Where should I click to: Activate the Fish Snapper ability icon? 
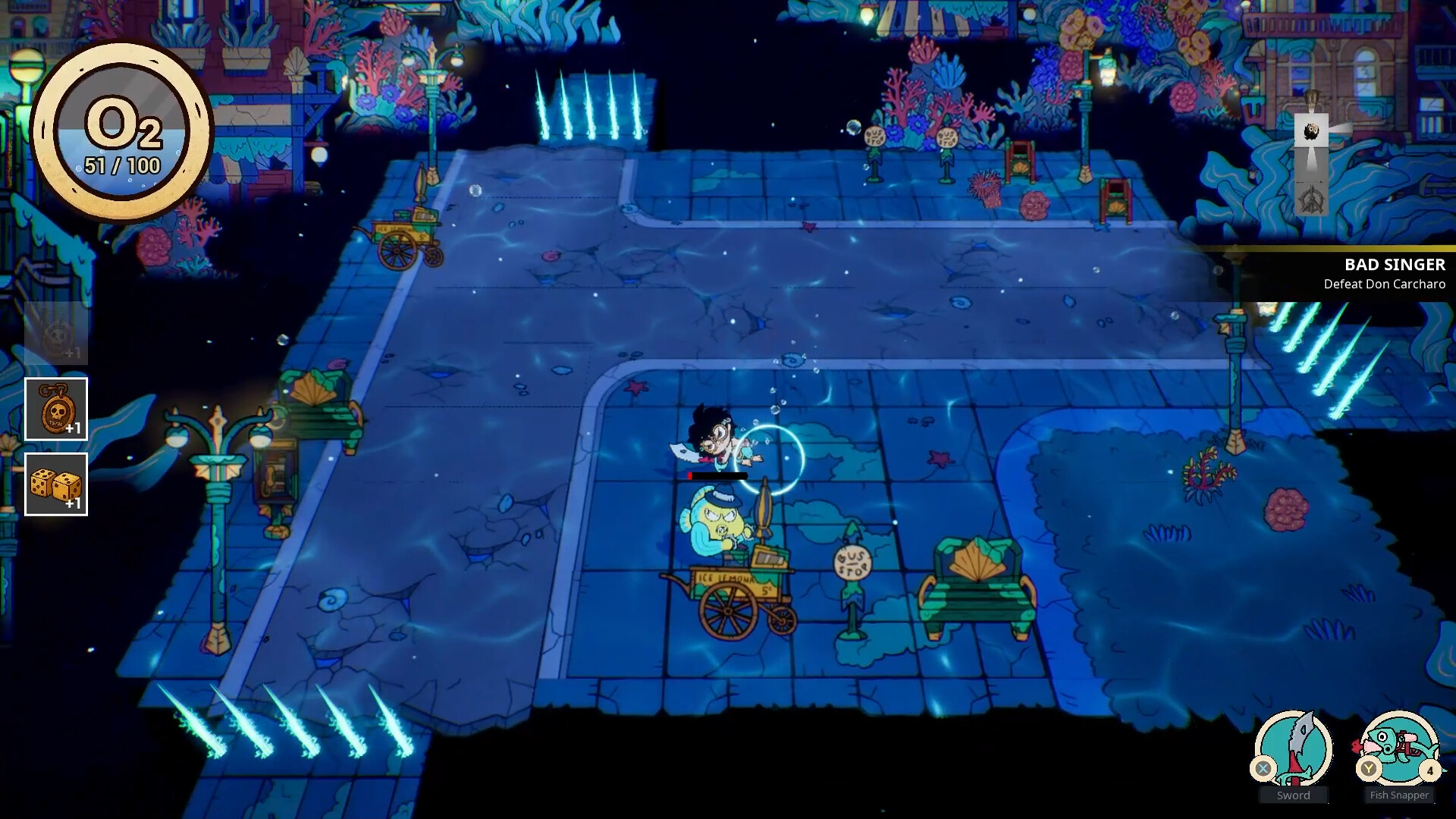click(1399, 748)
